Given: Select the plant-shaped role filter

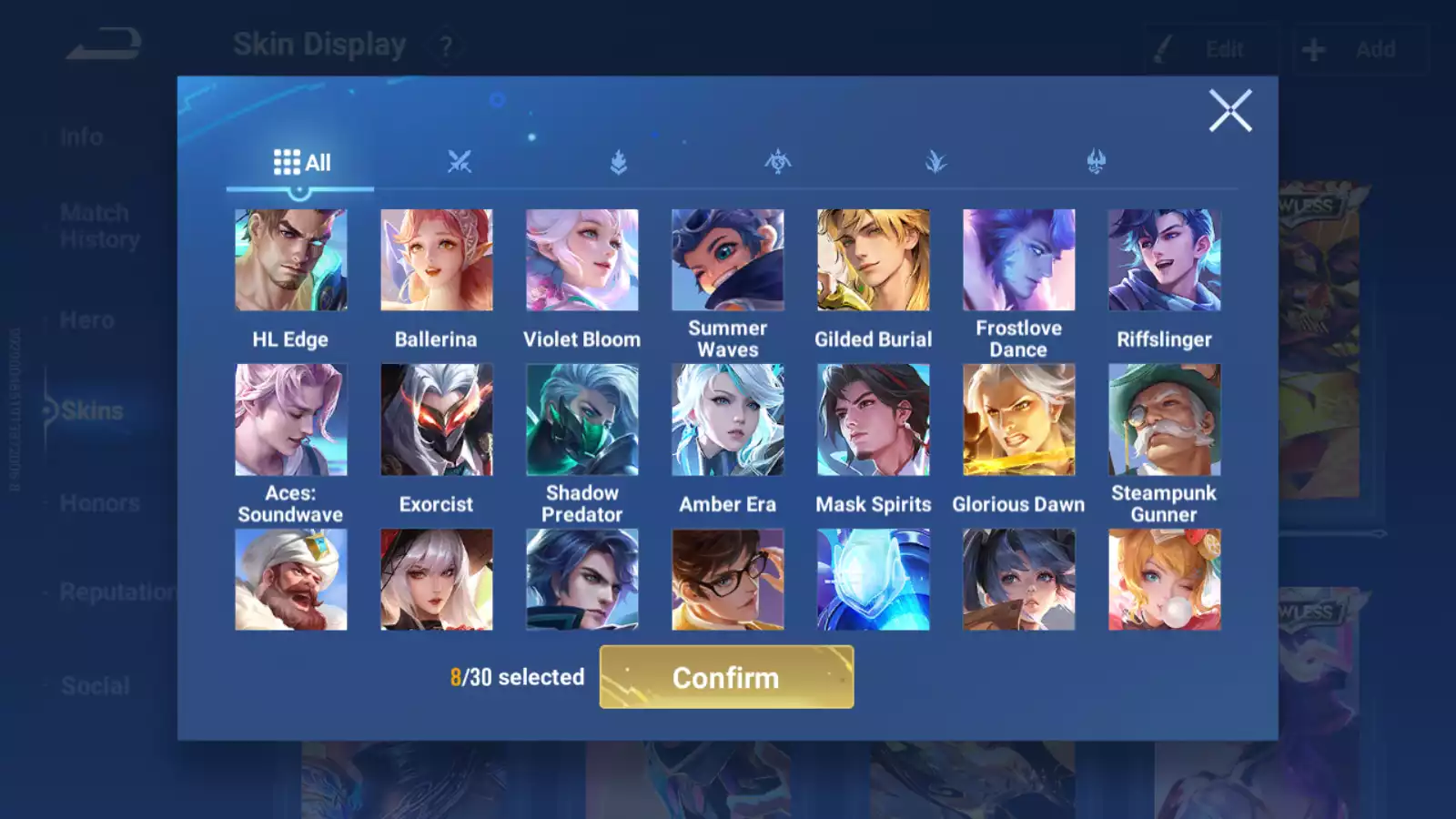Looking at the screenshot, I should click(936, 160).
